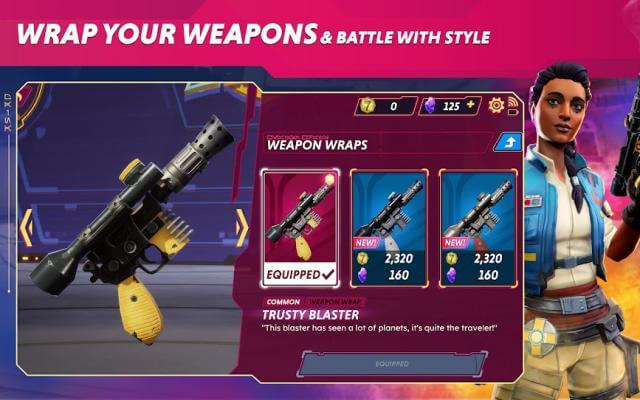Open the gear settings icon

point(497,105)
